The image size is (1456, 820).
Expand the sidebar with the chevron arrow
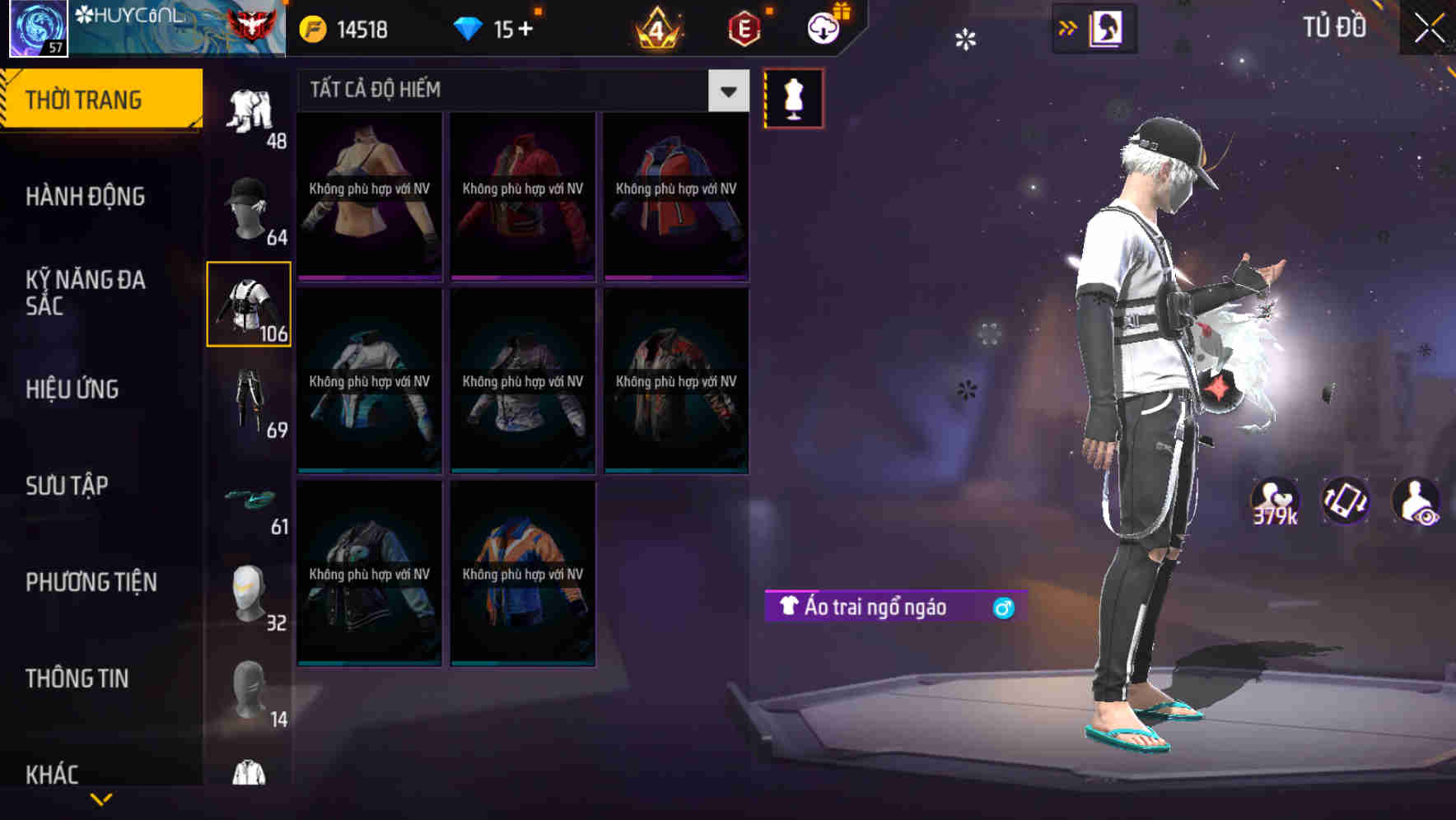(x=1068, y=27)
